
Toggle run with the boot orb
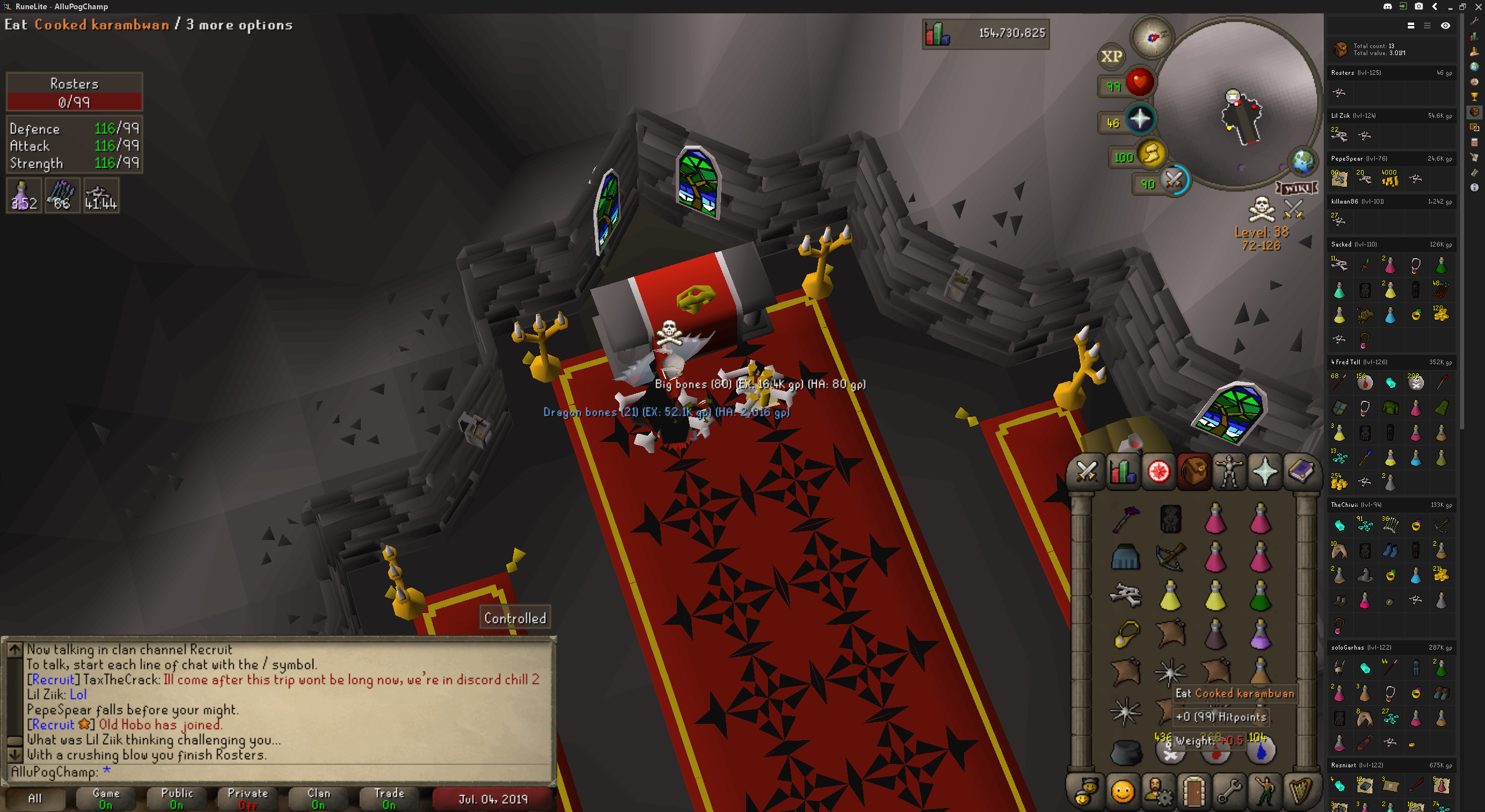coord(1151,154)
